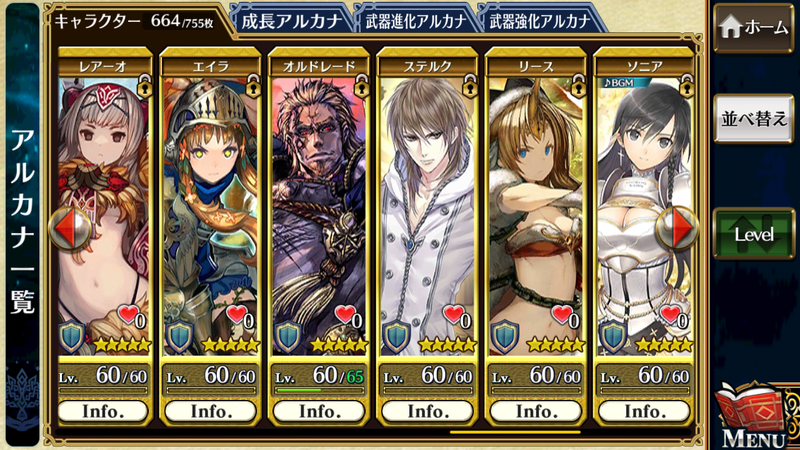Select the ステルク character card
The image size is (800, 450).
[x=426, y=200]
